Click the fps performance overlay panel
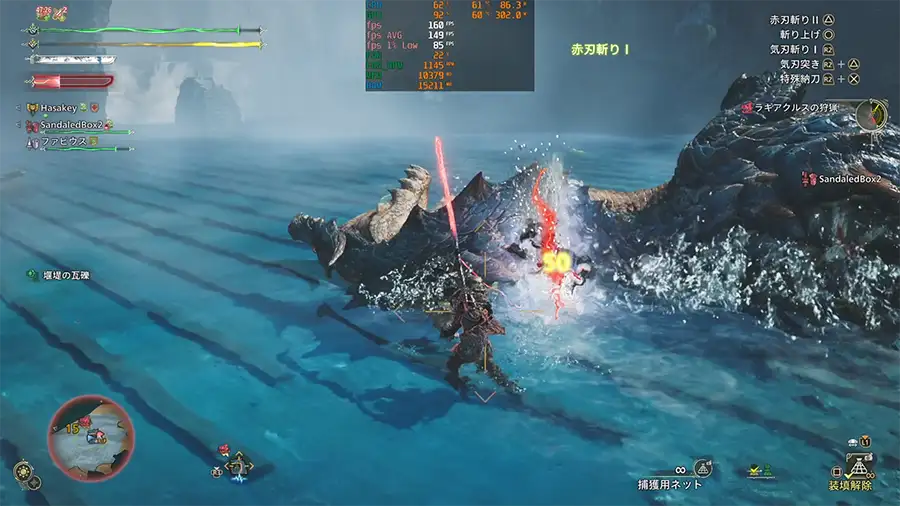The width and height of the screenshot is (900, 506). 450,45
